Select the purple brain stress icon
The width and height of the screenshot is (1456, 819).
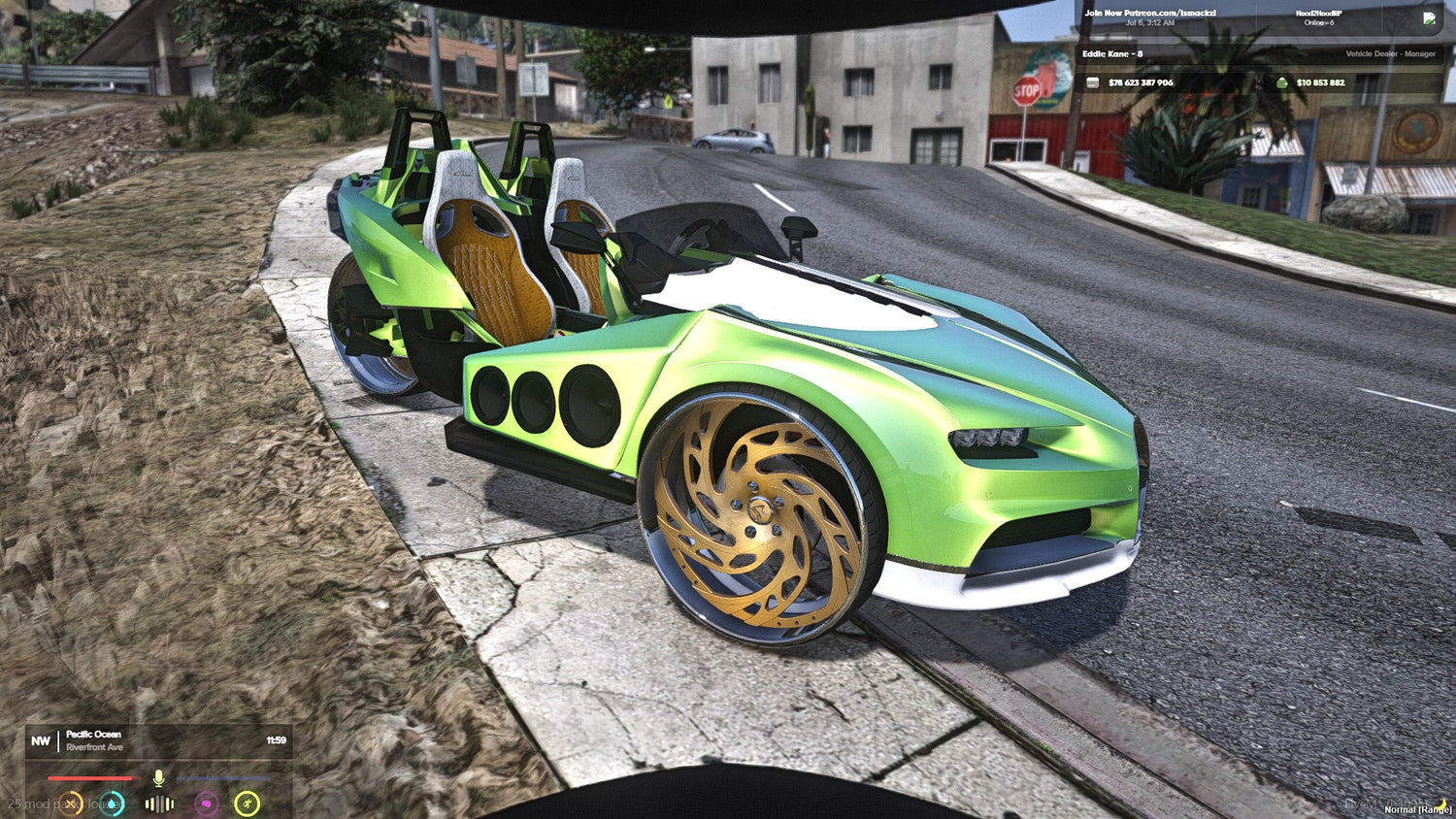pos(206,803)
